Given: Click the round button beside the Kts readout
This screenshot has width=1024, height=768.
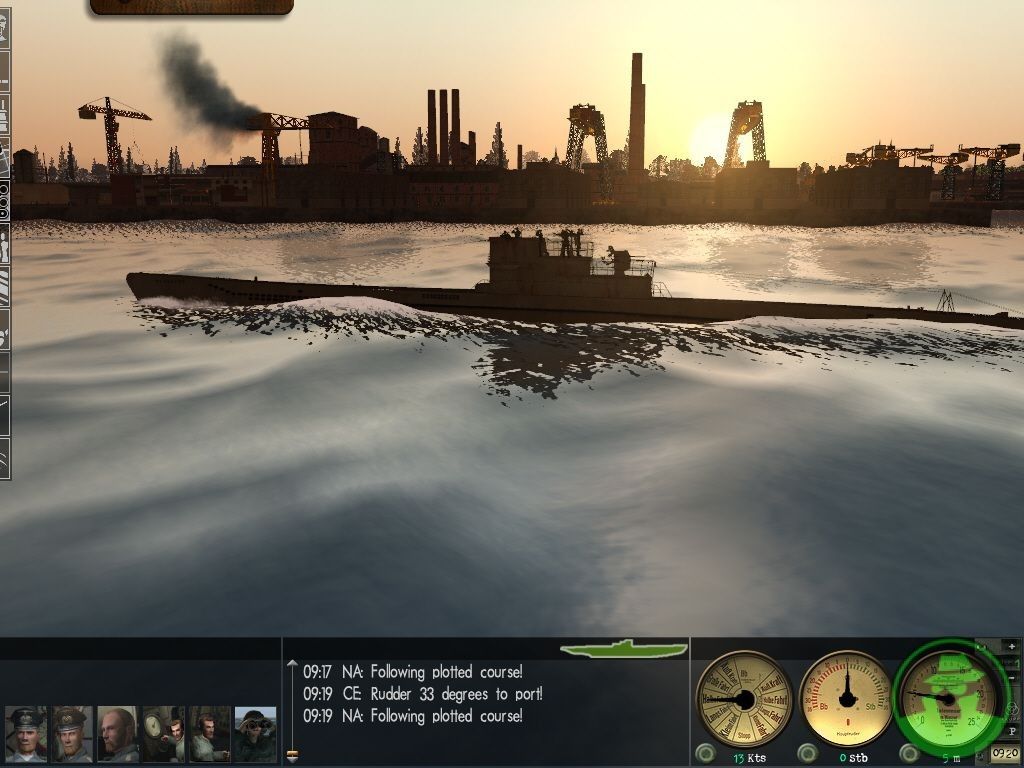Looking at the screenshot, I should [705, 753].
